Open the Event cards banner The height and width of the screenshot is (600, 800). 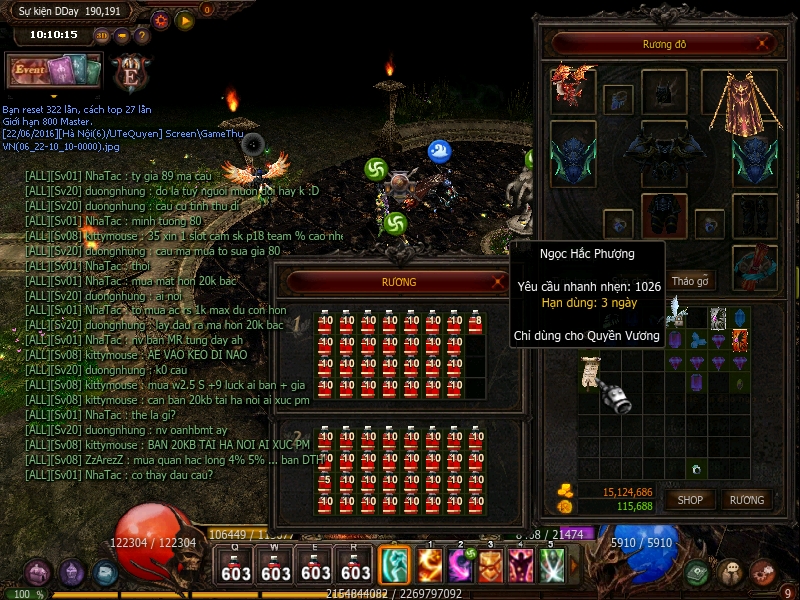pyautogui.click(x=55, y=70)
